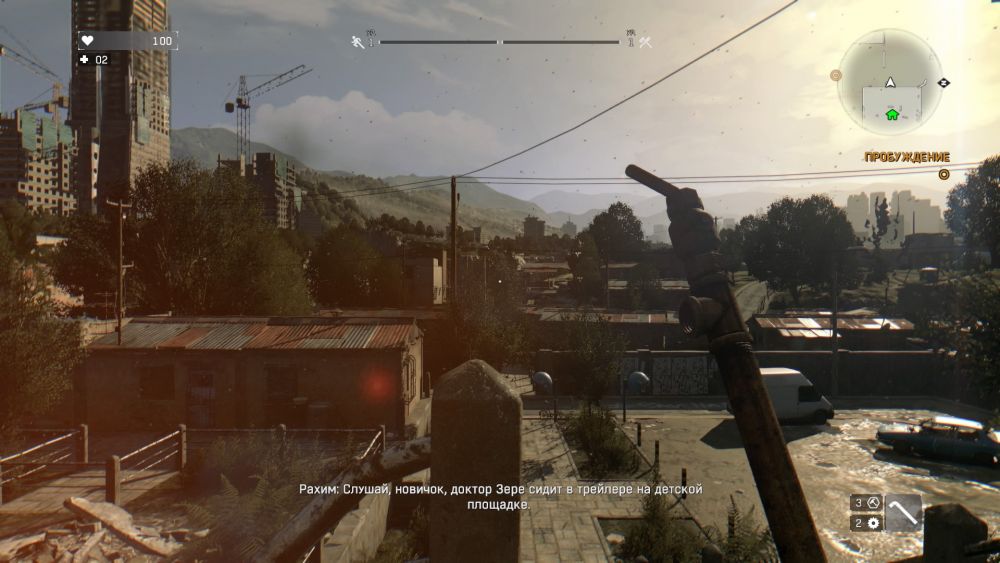
Task: Click the running man agility icon
Action: (x=357, y=42)
